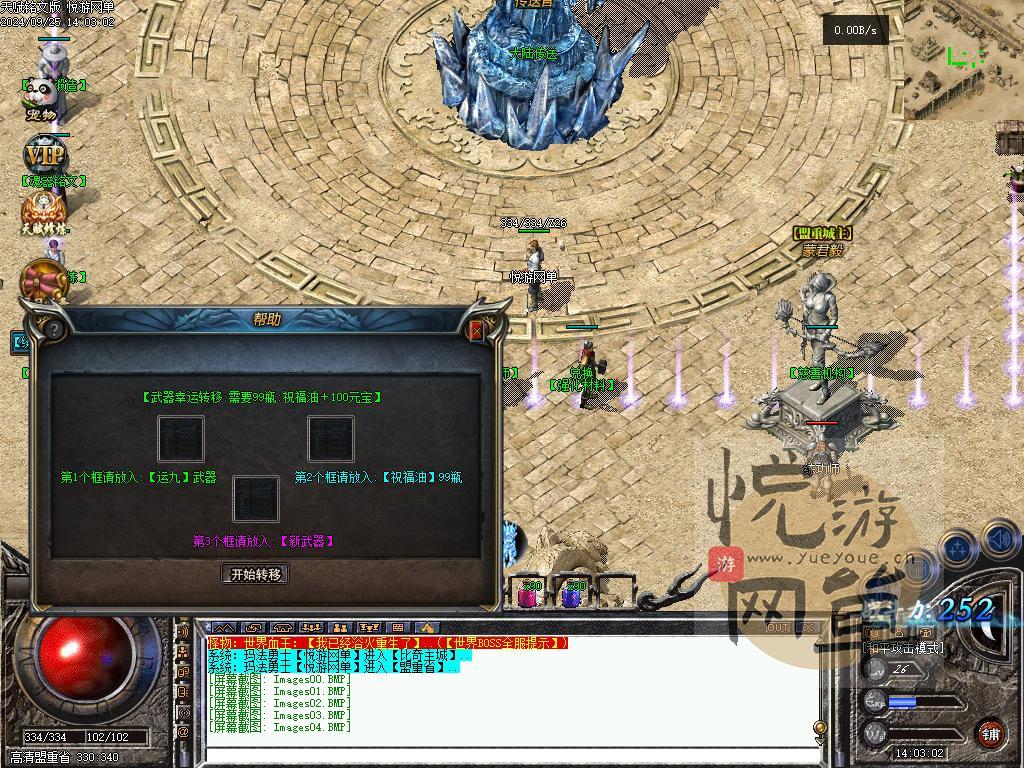1024x768 pixels.
Task: Use the pink potion in quick slot
Action: pos(527,595)
